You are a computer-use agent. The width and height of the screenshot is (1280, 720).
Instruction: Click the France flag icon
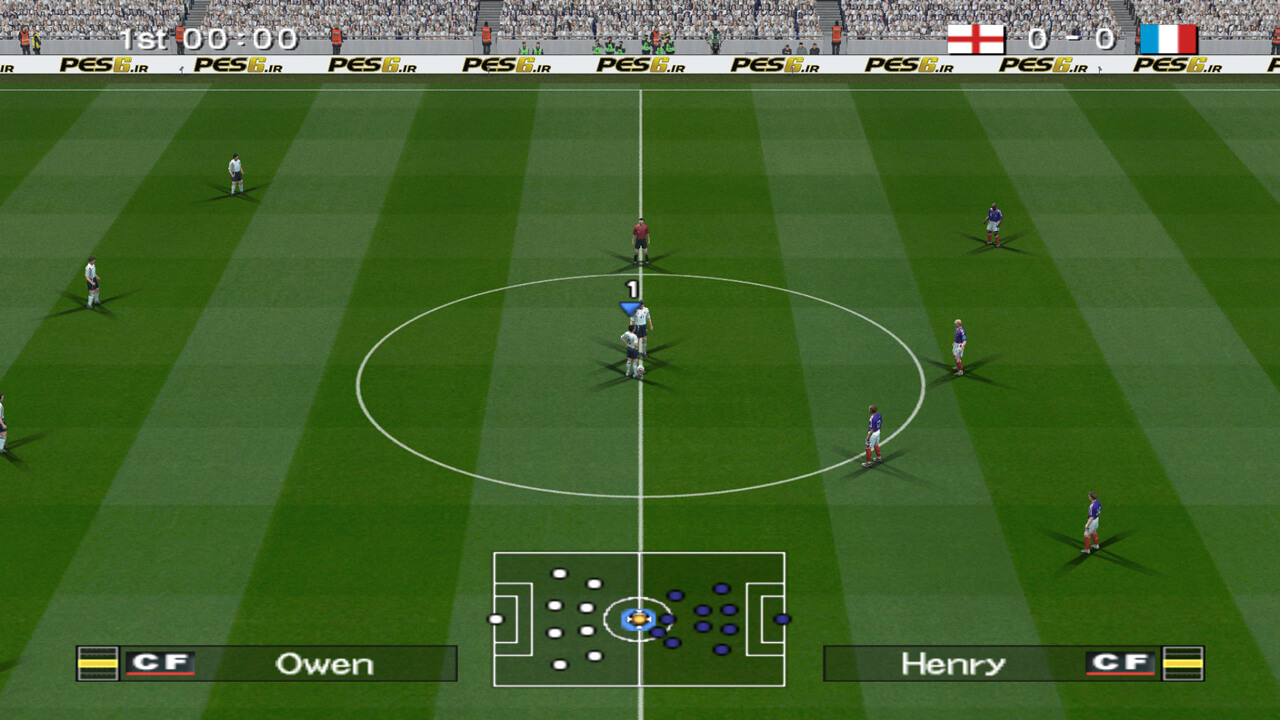[1168, 39]
